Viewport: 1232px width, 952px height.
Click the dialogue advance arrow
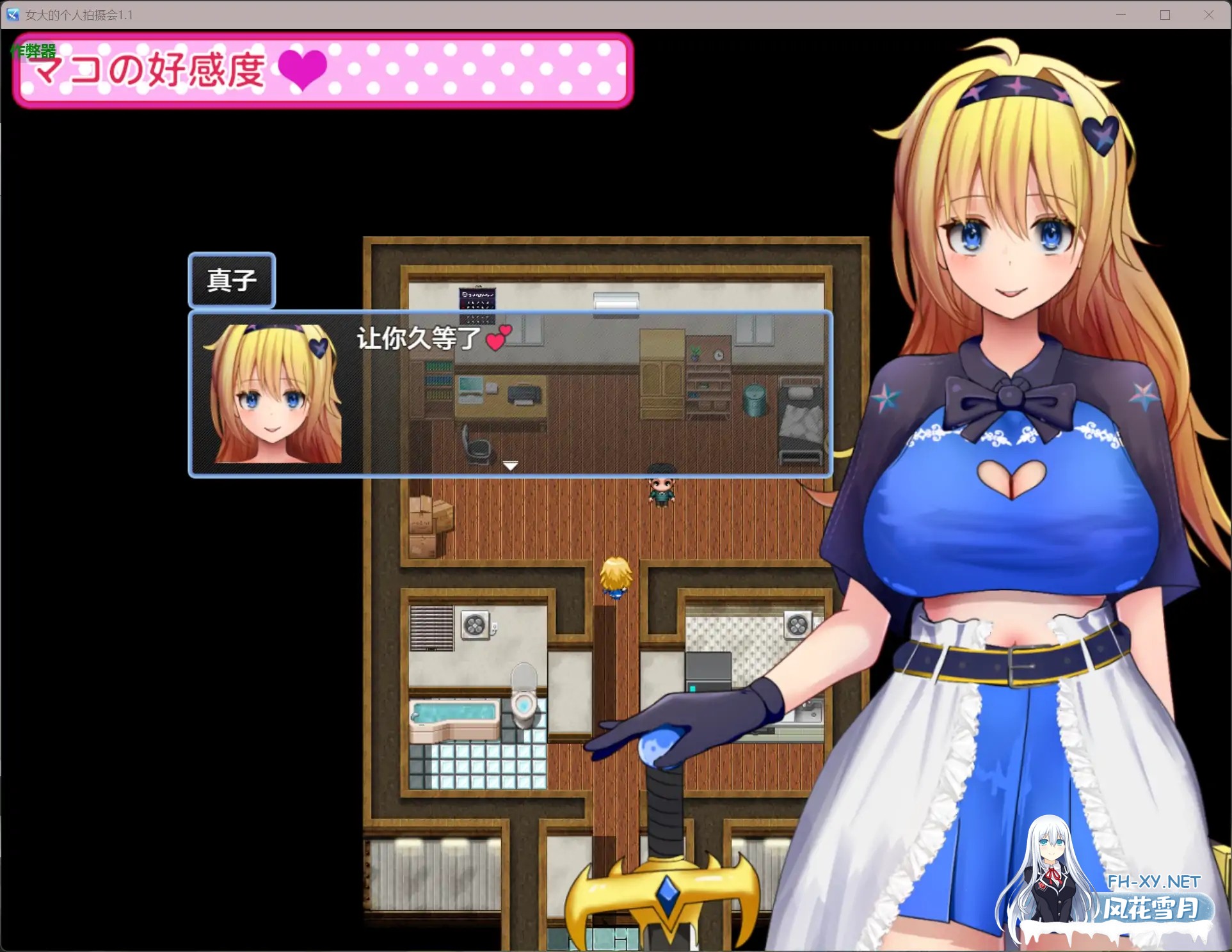coord(510,466)
